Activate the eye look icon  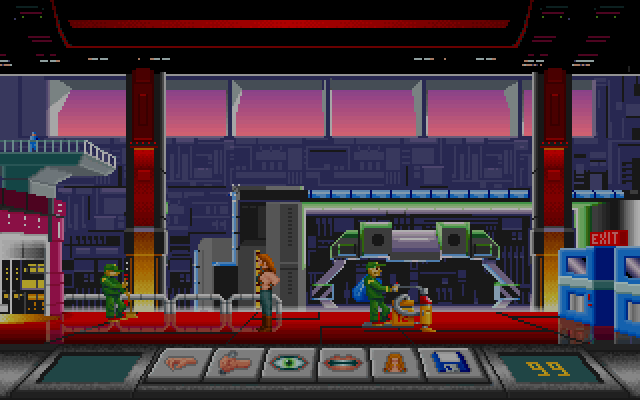tap(288, 364)
